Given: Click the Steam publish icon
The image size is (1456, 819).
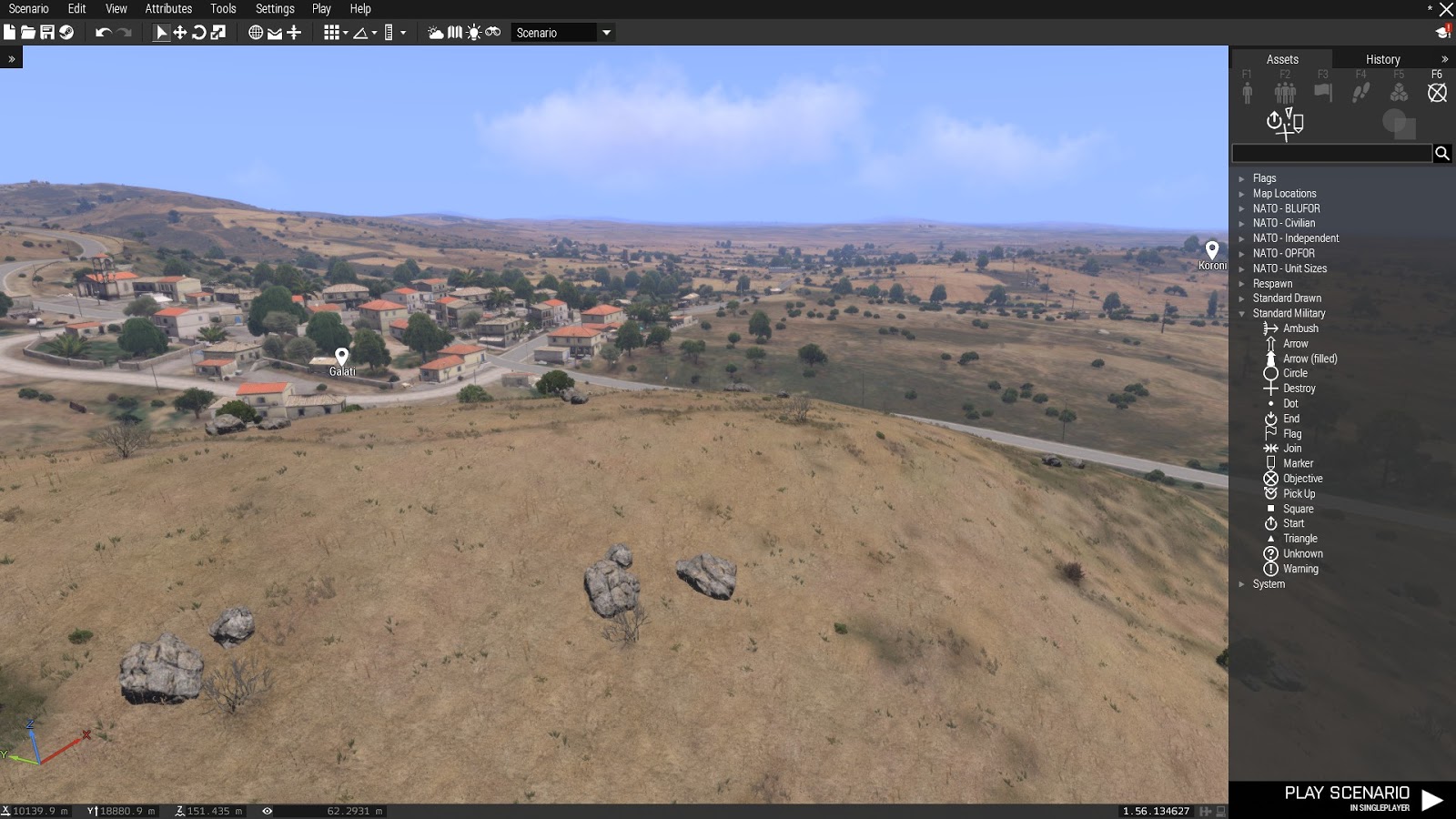Looking at the screenshot, I should point(66,32).
